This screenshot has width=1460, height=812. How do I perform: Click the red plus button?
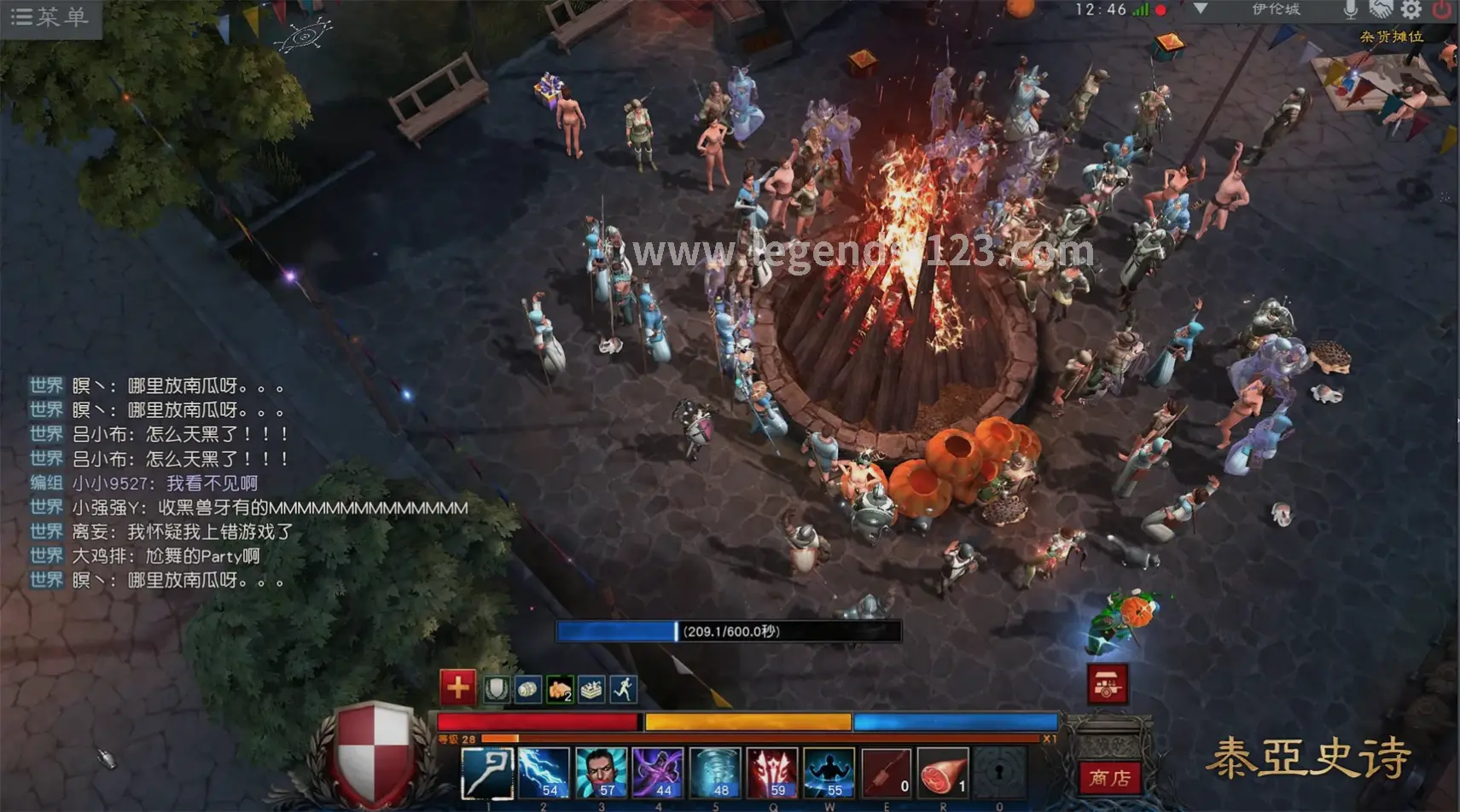tap(457, 687)
